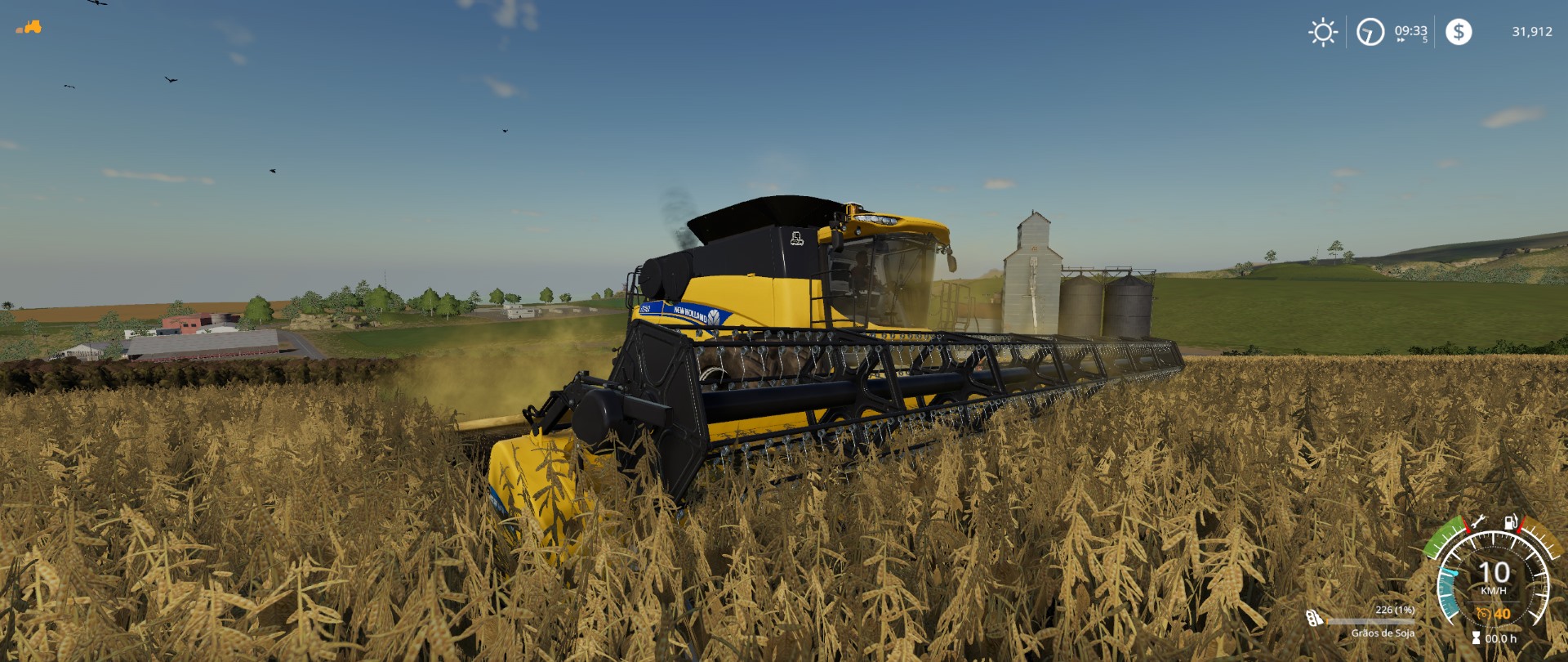Open the clock face icon
This screenshot has width=1568, height=662.
(x=1370, y=33)
